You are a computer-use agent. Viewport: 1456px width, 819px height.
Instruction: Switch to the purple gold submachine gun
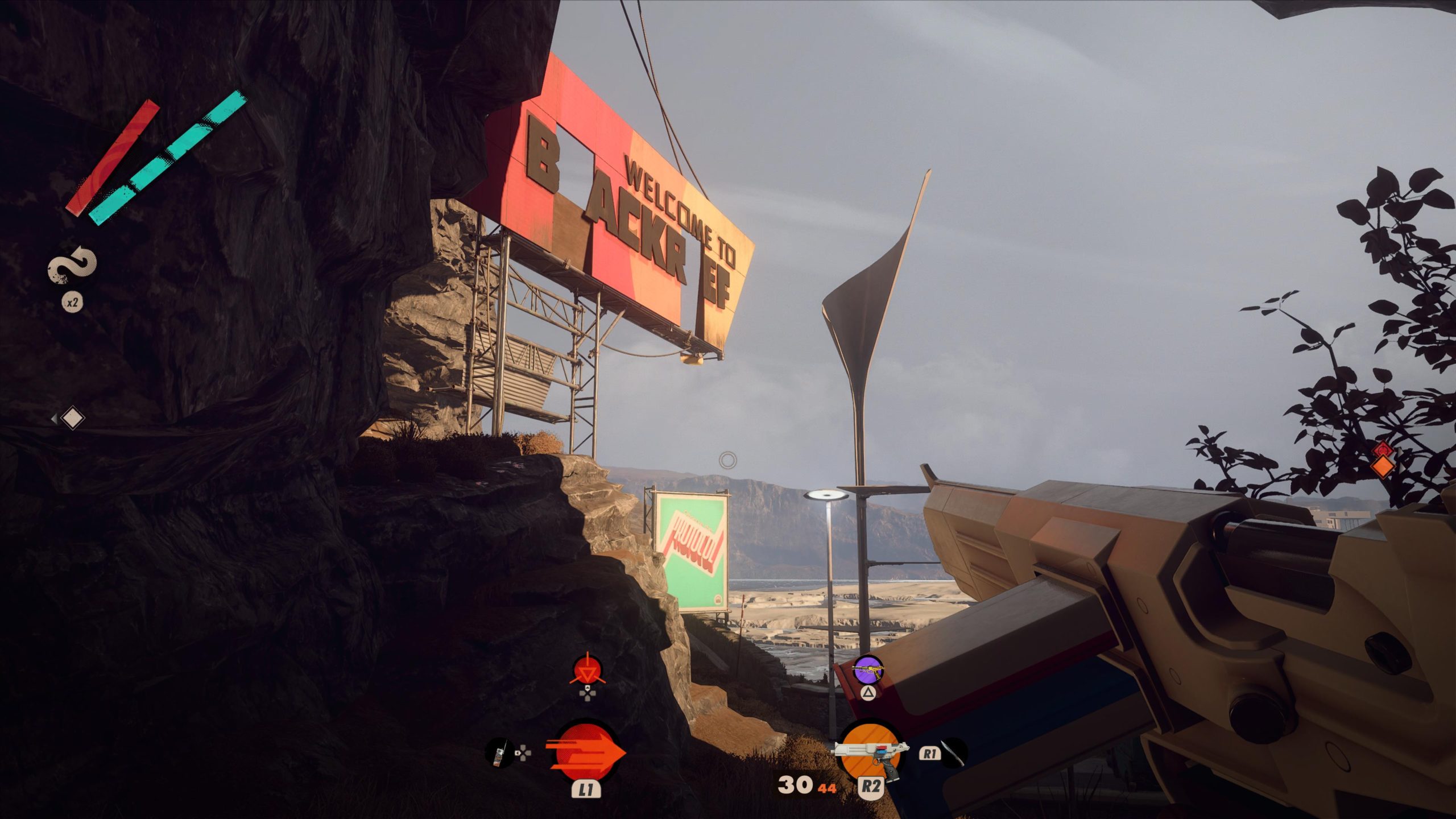(x=868, y=670)
